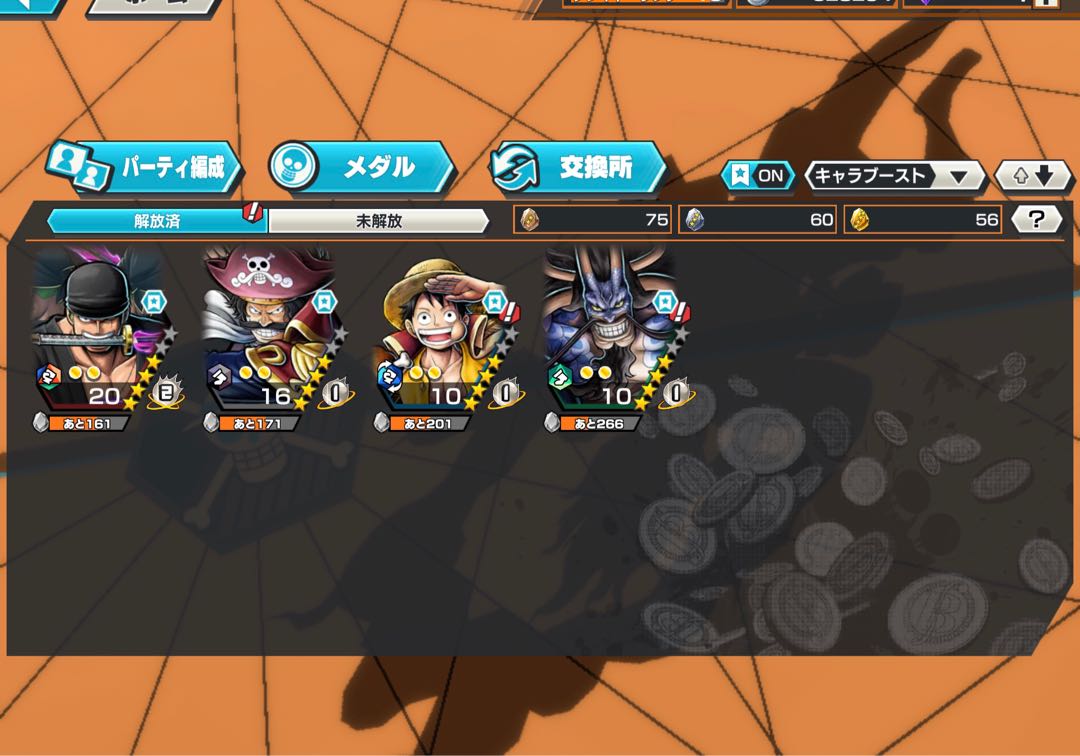Click the back arrow button
The image size is (1080, 756).
tap(30, 5)
